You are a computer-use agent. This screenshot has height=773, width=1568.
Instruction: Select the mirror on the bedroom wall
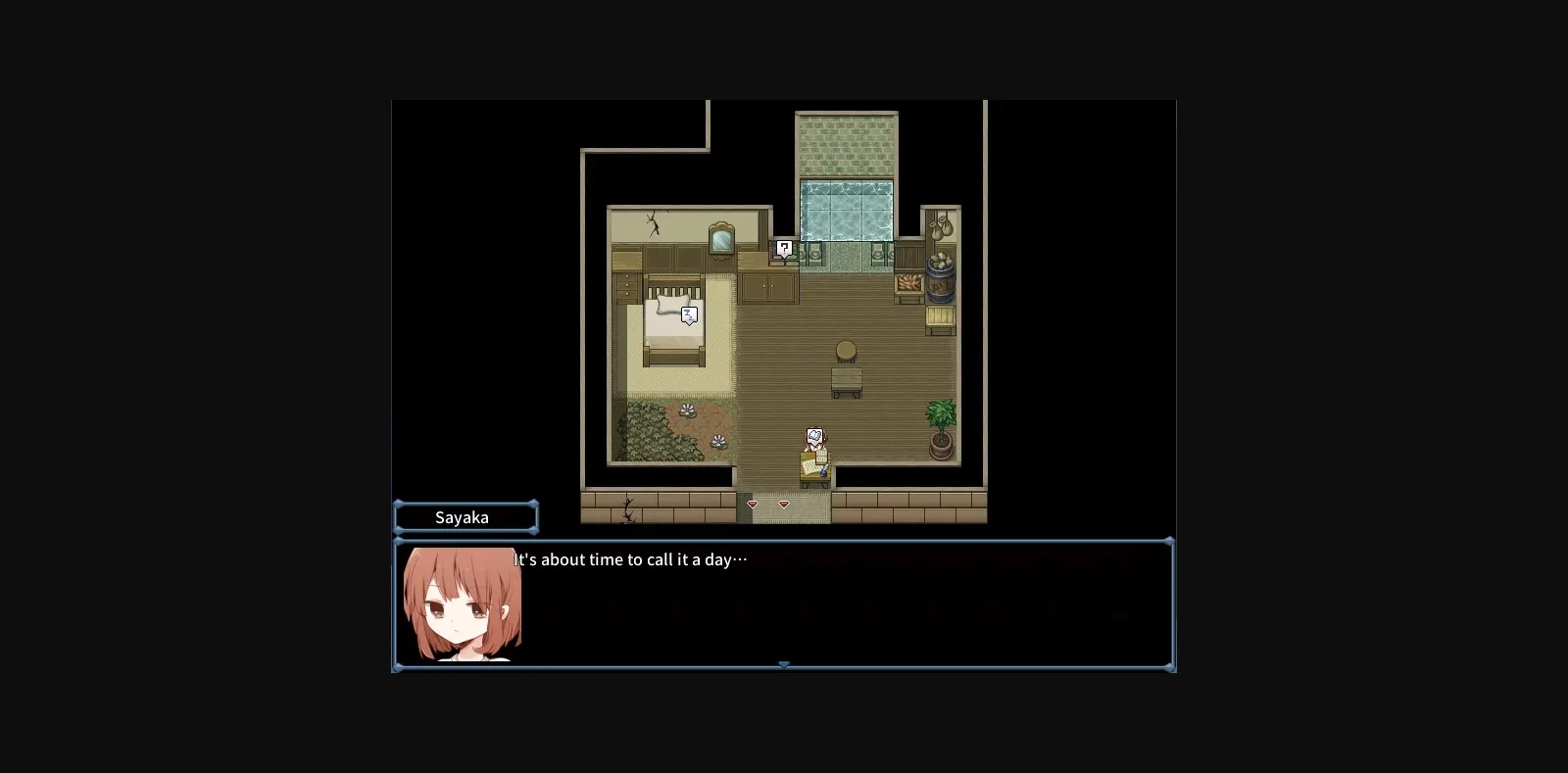coord(720,238)
